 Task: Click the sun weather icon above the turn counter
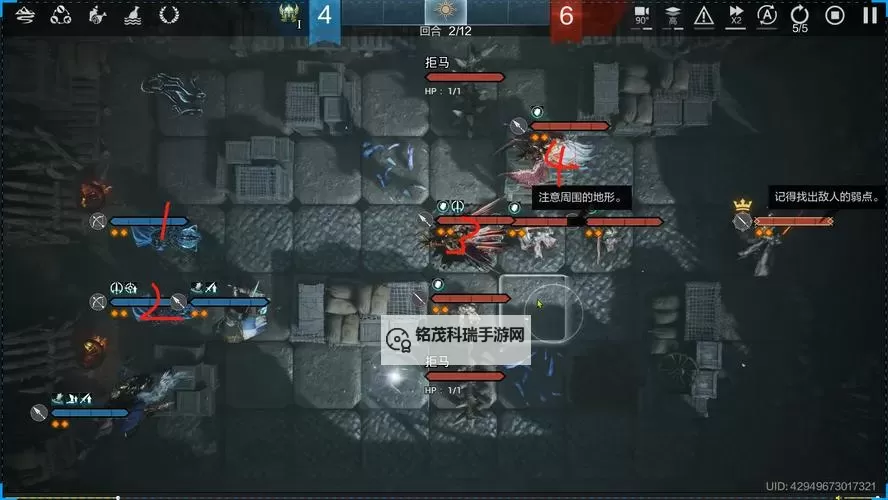pos(445,12)
